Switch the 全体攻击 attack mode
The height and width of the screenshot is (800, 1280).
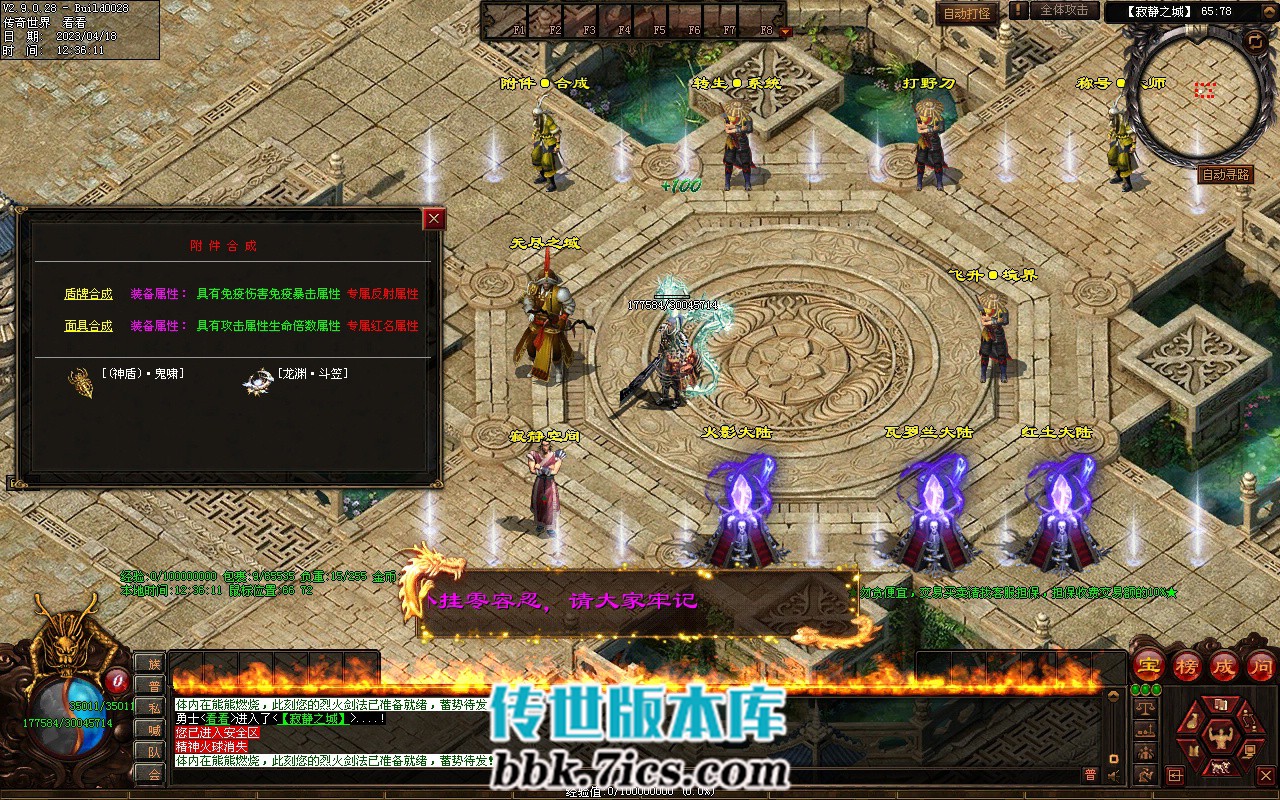1064,11
